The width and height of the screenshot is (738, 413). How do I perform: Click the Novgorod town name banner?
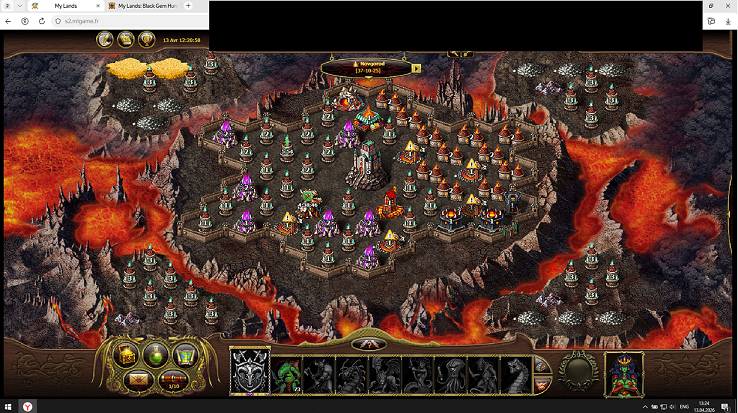tap(366, 68)
